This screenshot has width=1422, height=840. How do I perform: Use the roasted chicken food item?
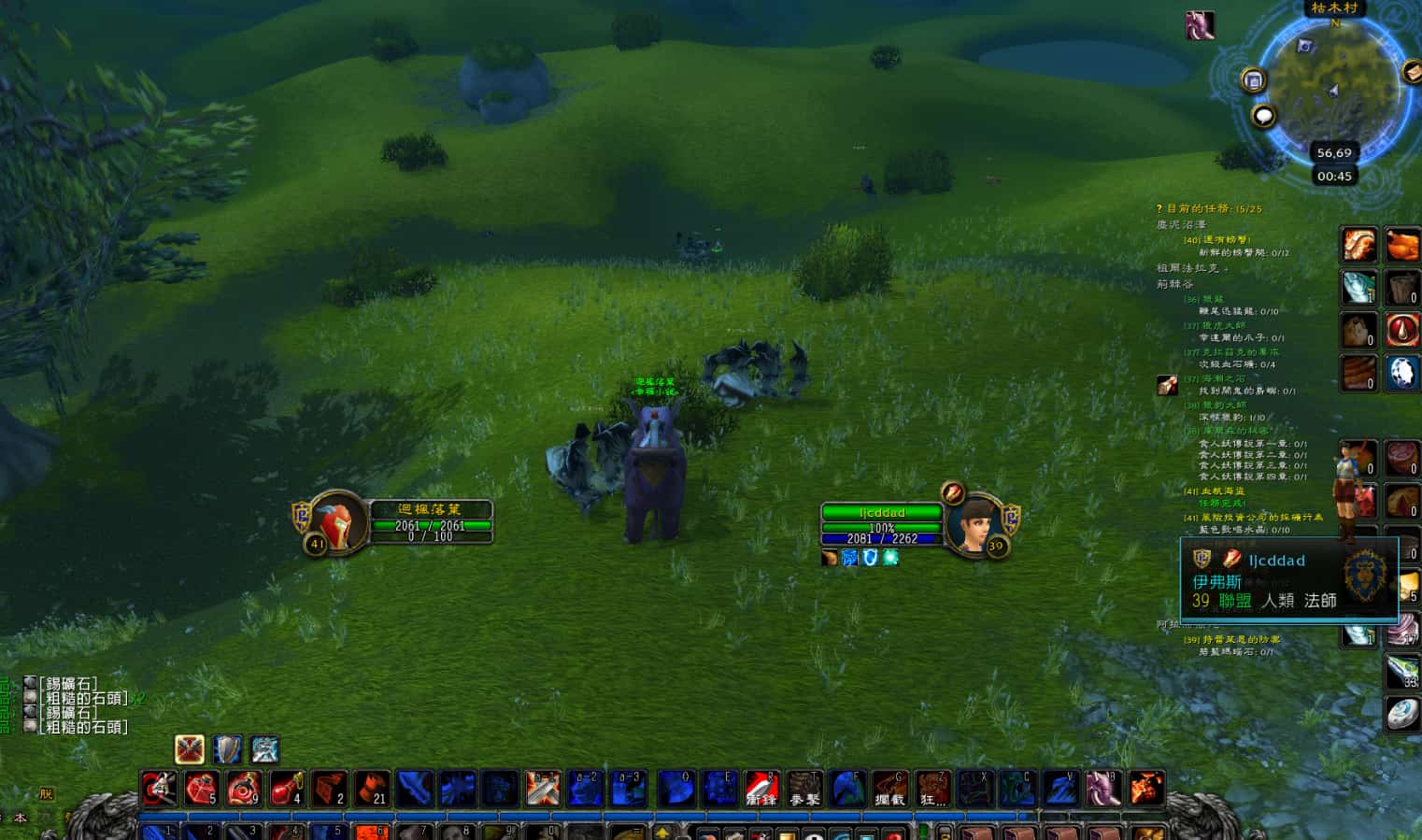click(x=1401, y=246)
